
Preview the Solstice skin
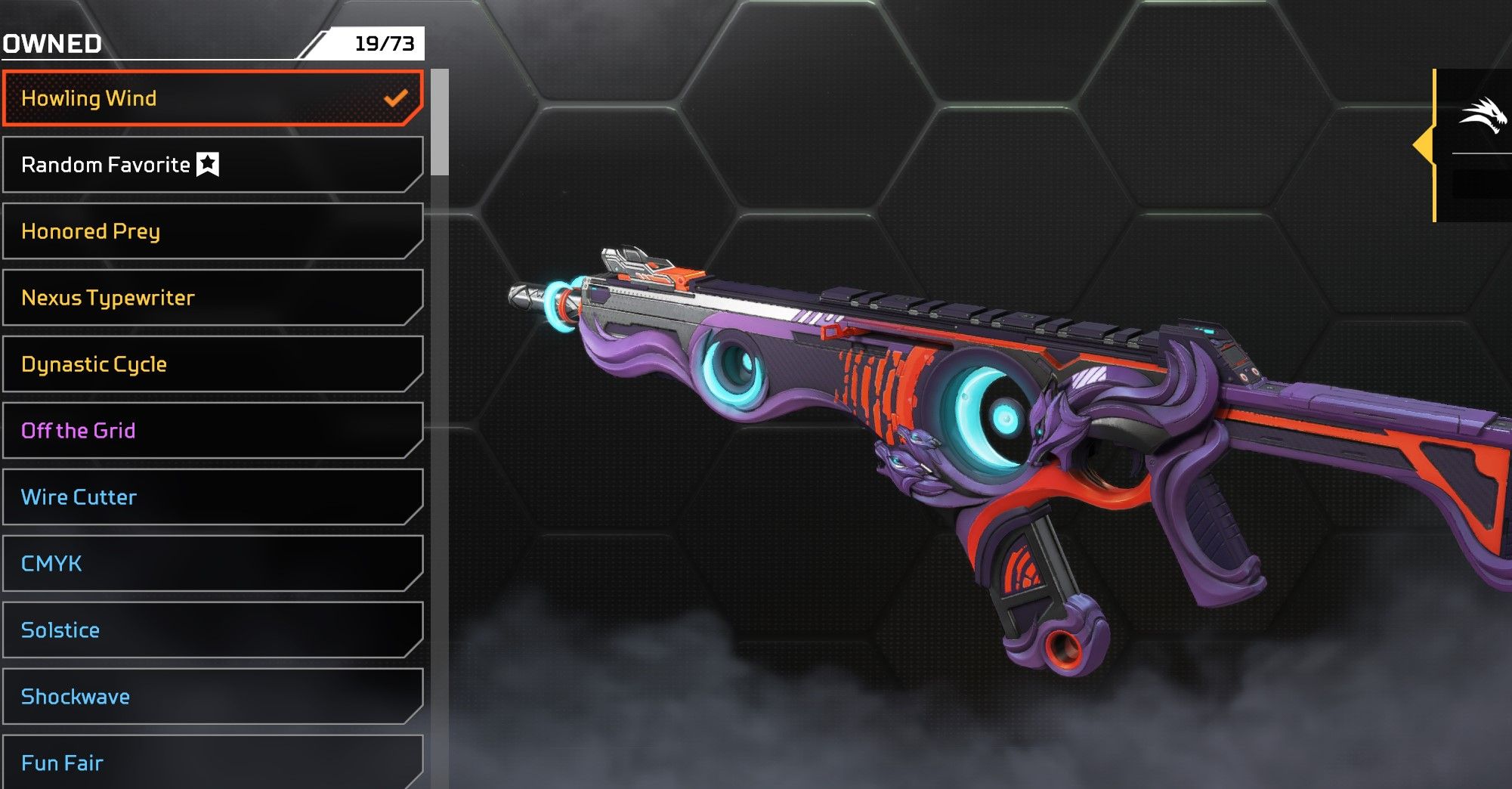pyautogui.click(x=212, y=630)
